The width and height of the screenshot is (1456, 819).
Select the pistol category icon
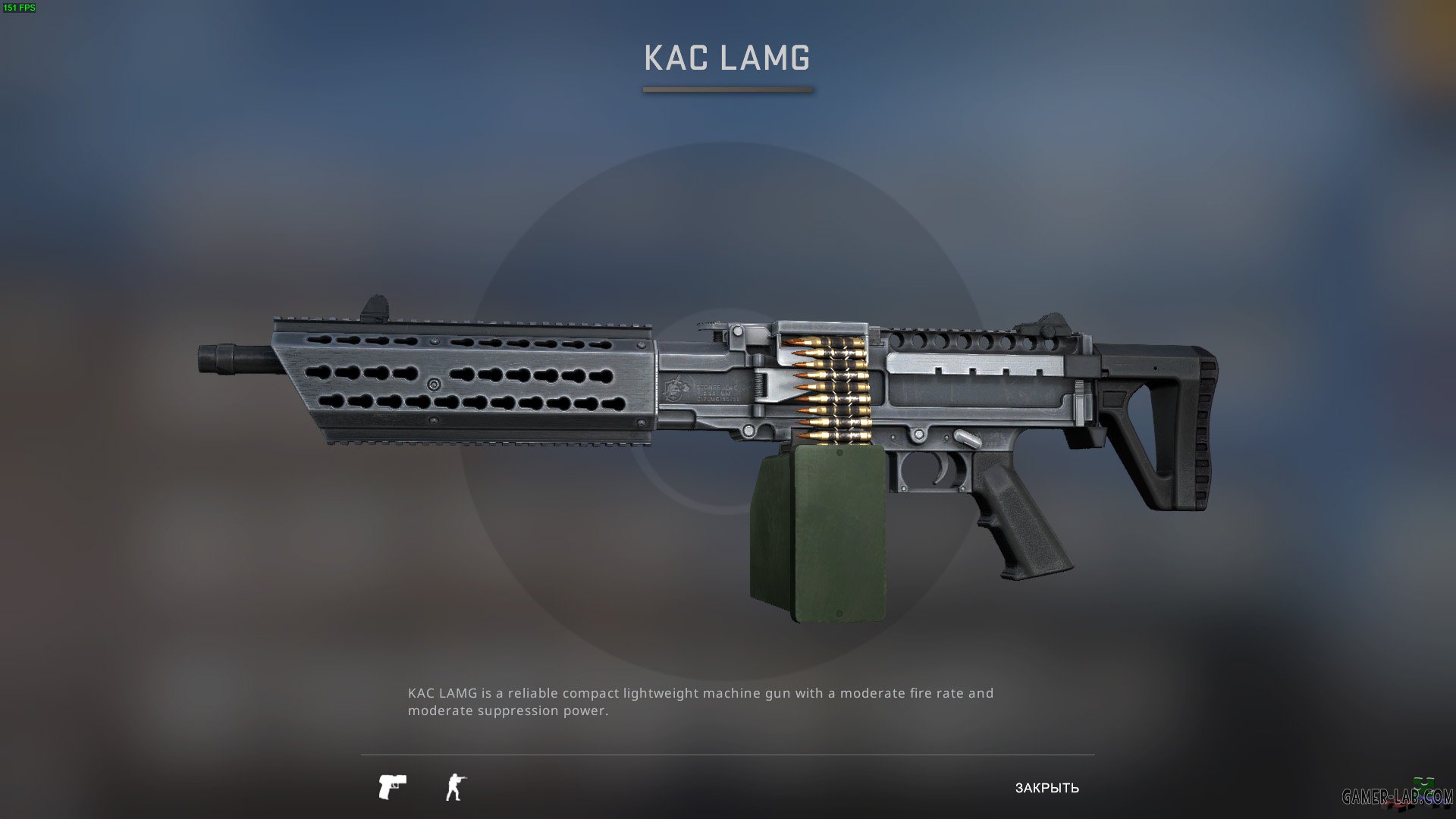[x=392, y=786]
